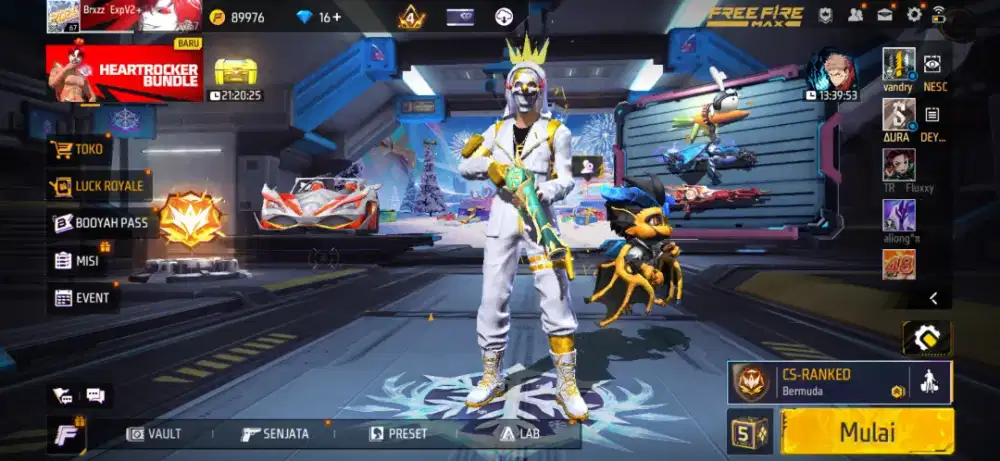Open Luck Royale
Screen dimensions: 1000x461
[98, 186]
